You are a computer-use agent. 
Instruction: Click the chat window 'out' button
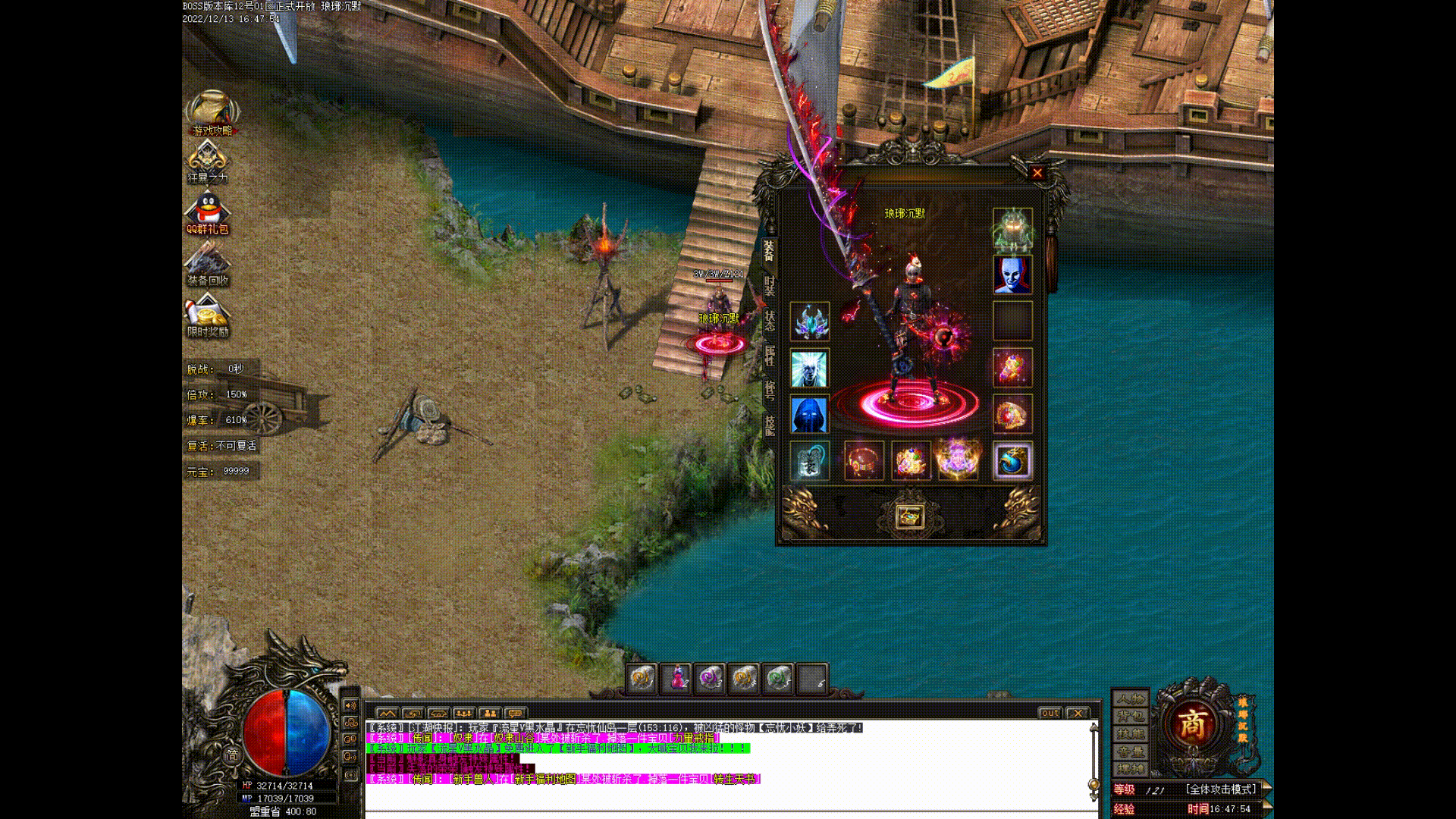(1050, 713)
